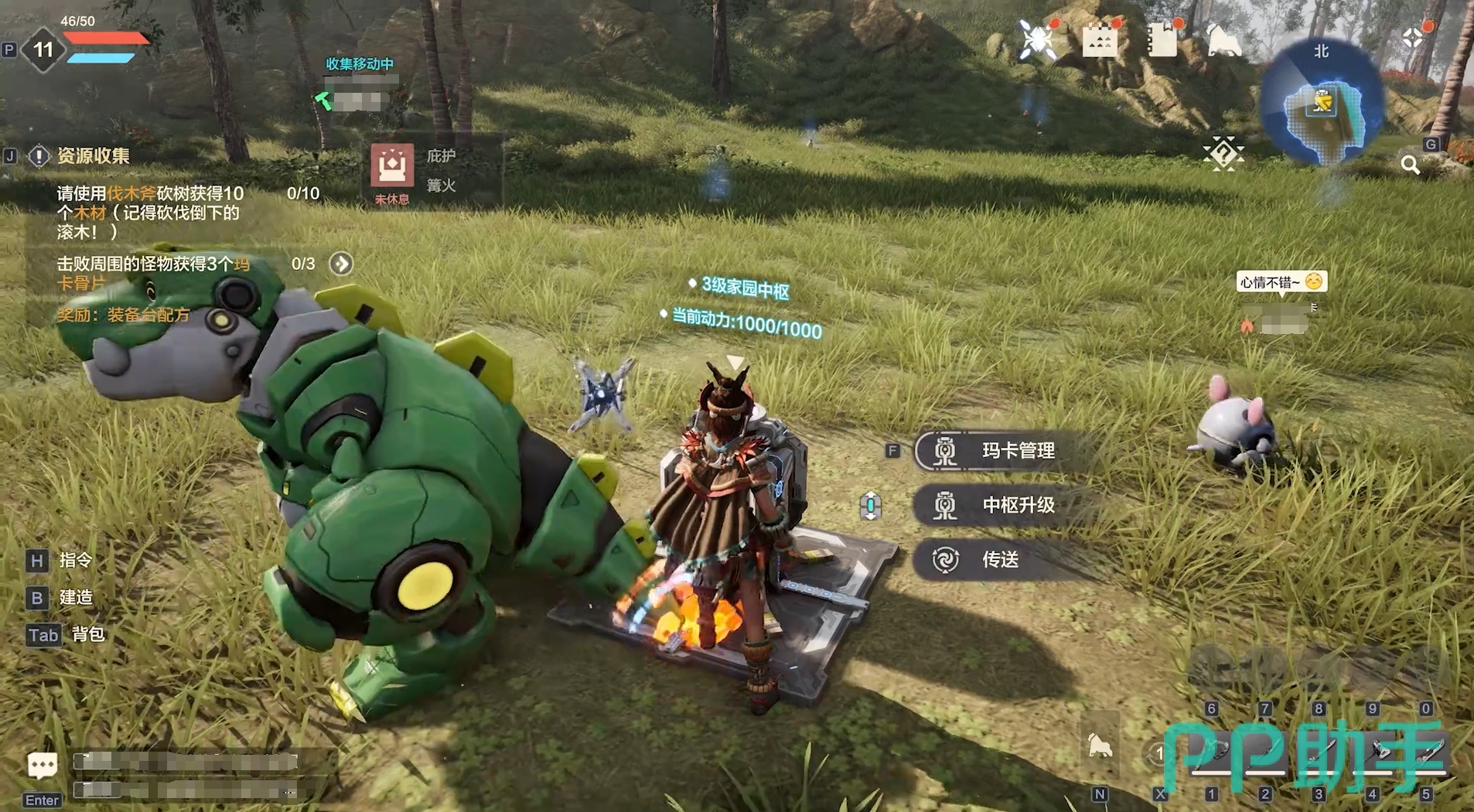Click the crosshair target icon beside minimap
The image size is (1474, 812).
click(1413, 37)
